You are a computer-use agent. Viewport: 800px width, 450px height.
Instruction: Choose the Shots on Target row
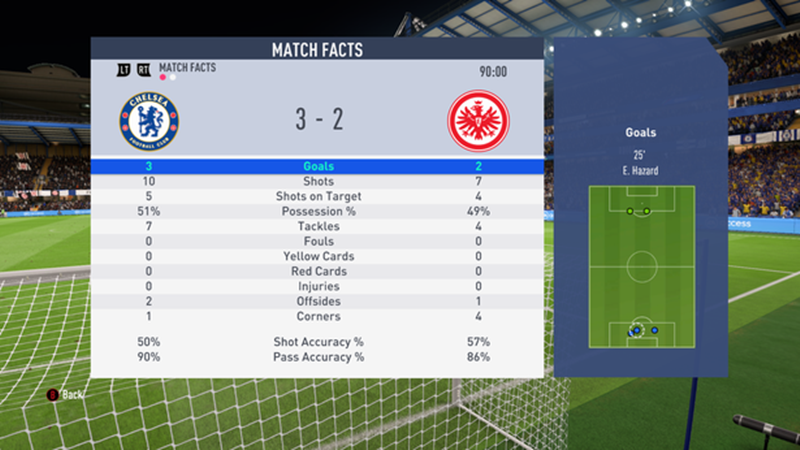[318, 196]
